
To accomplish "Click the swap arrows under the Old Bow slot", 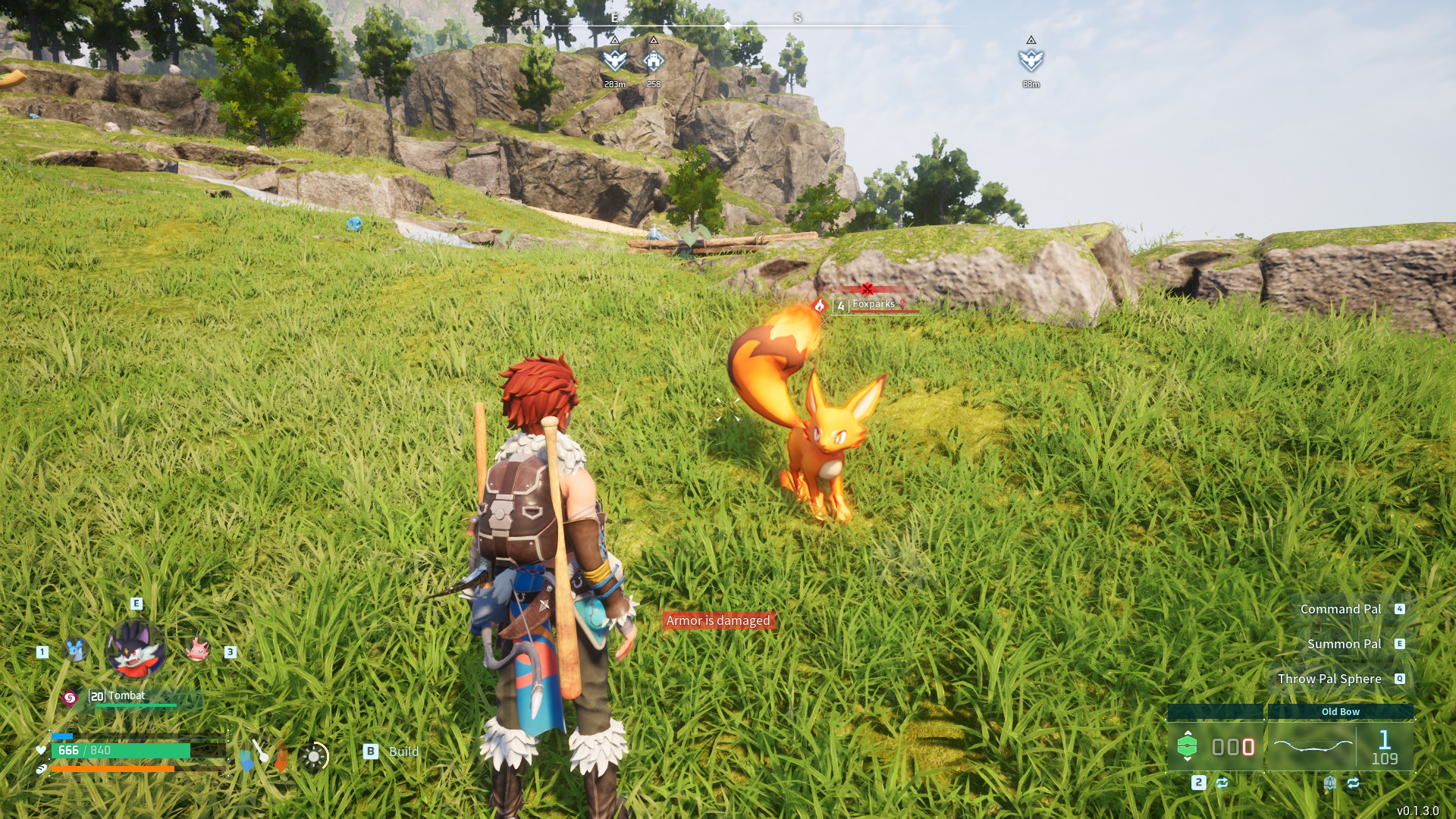I will pos(1354,783).
